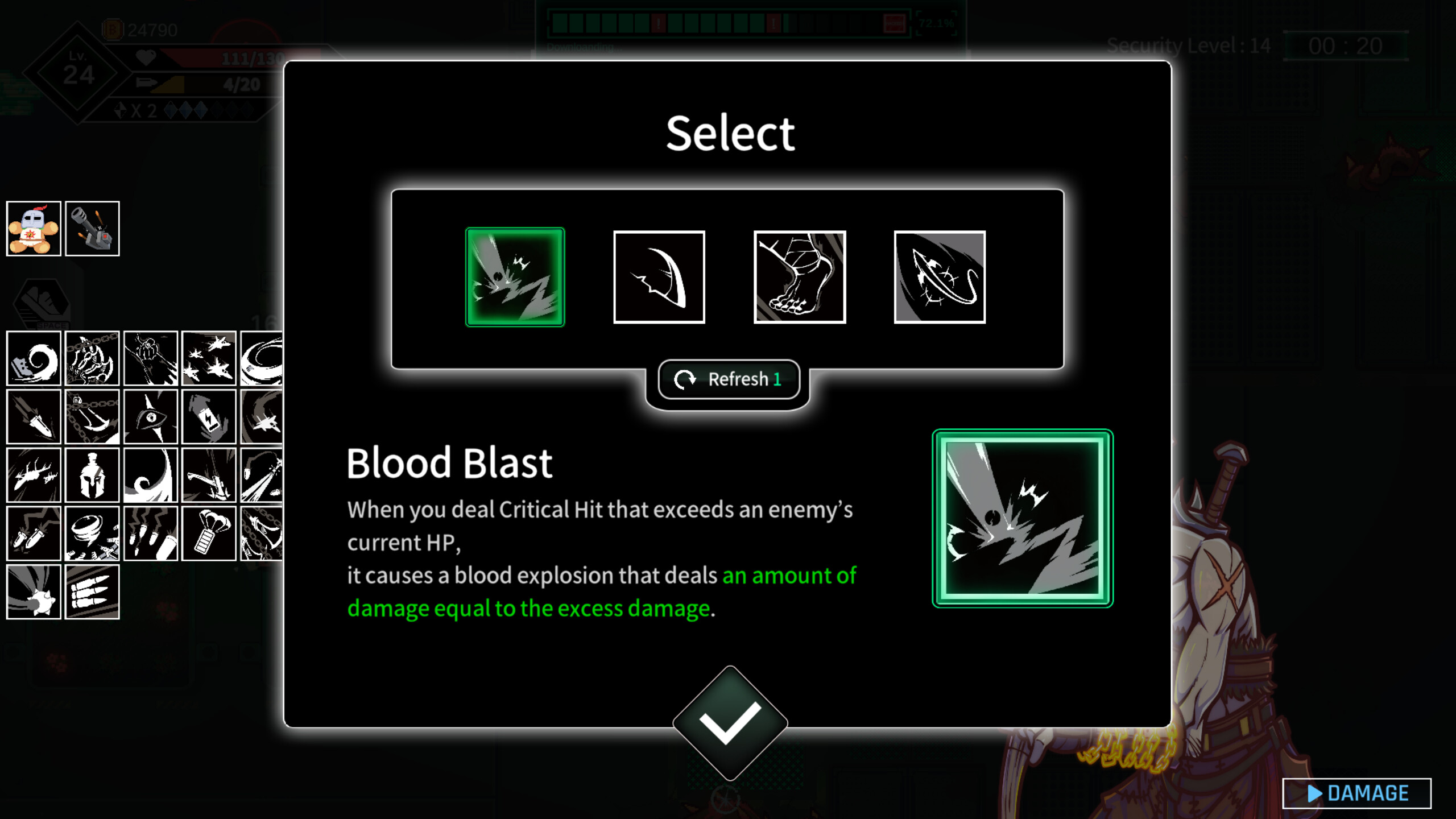Click Refresh to reroll the skill choices
This screenshot has height=819, width=1456.
730,379
